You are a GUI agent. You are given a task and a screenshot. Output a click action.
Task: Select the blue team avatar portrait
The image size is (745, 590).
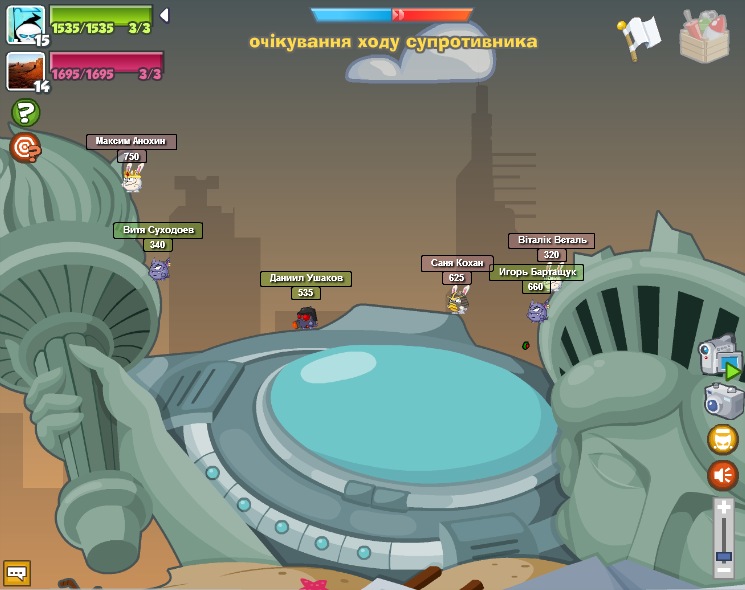[25, 24]
